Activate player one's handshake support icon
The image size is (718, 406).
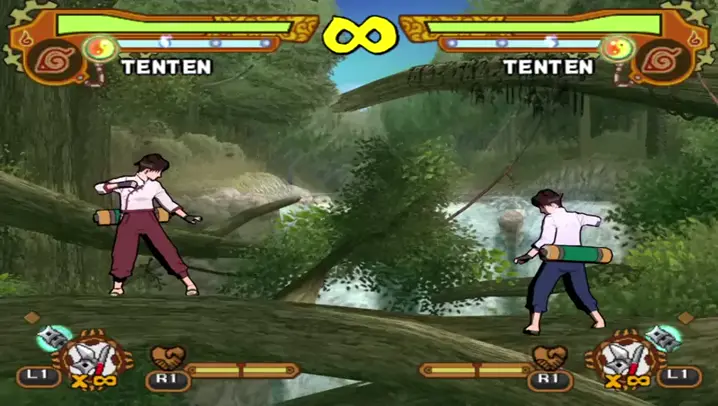pos(165,357)
